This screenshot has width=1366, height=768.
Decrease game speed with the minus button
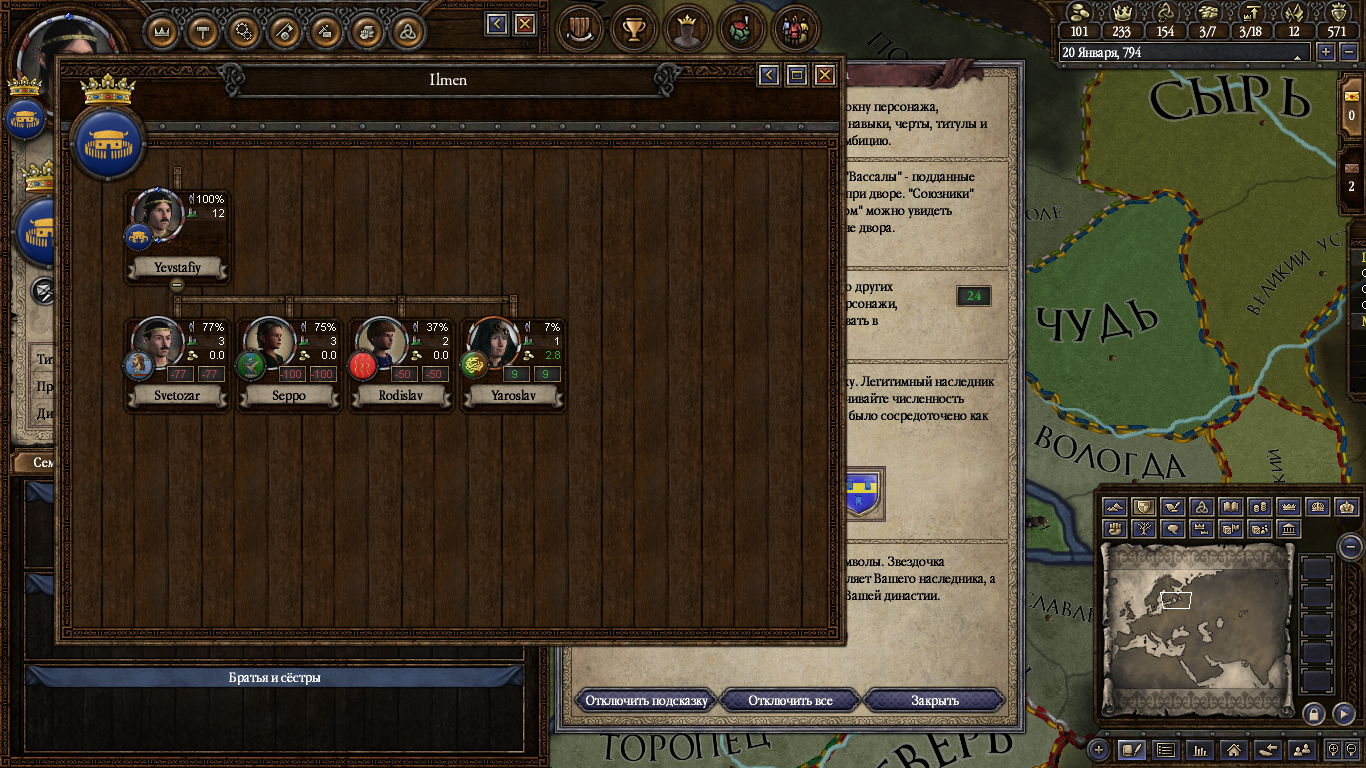click(1346, 52)
